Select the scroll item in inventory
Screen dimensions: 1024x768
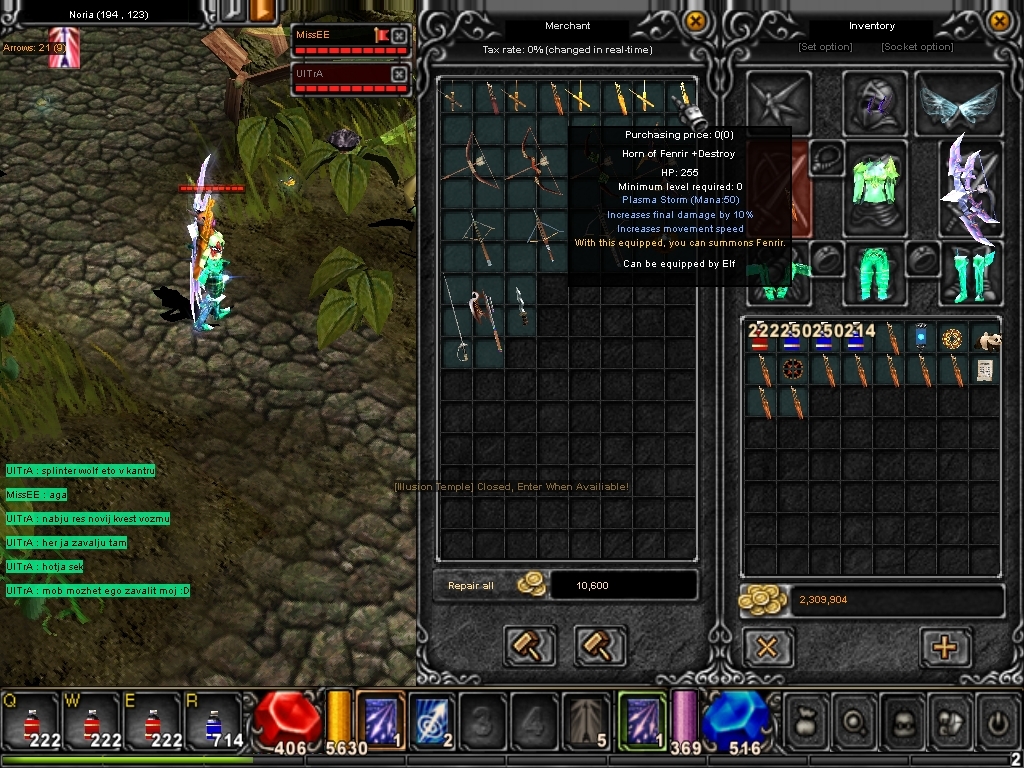point(985,371)
